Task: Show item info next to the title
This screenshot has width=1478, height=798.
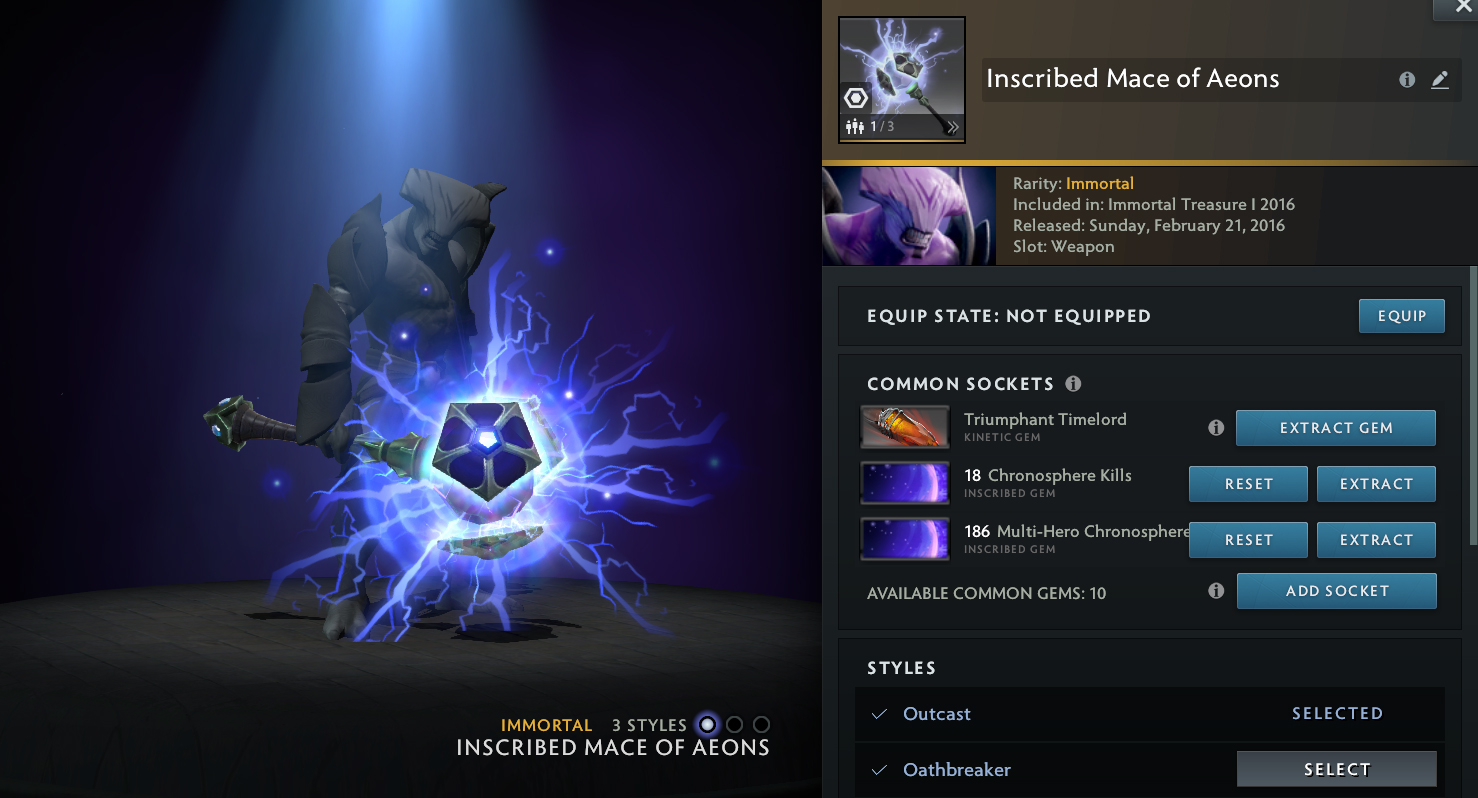Action: pyautogui.click(x=1407, y=80)
